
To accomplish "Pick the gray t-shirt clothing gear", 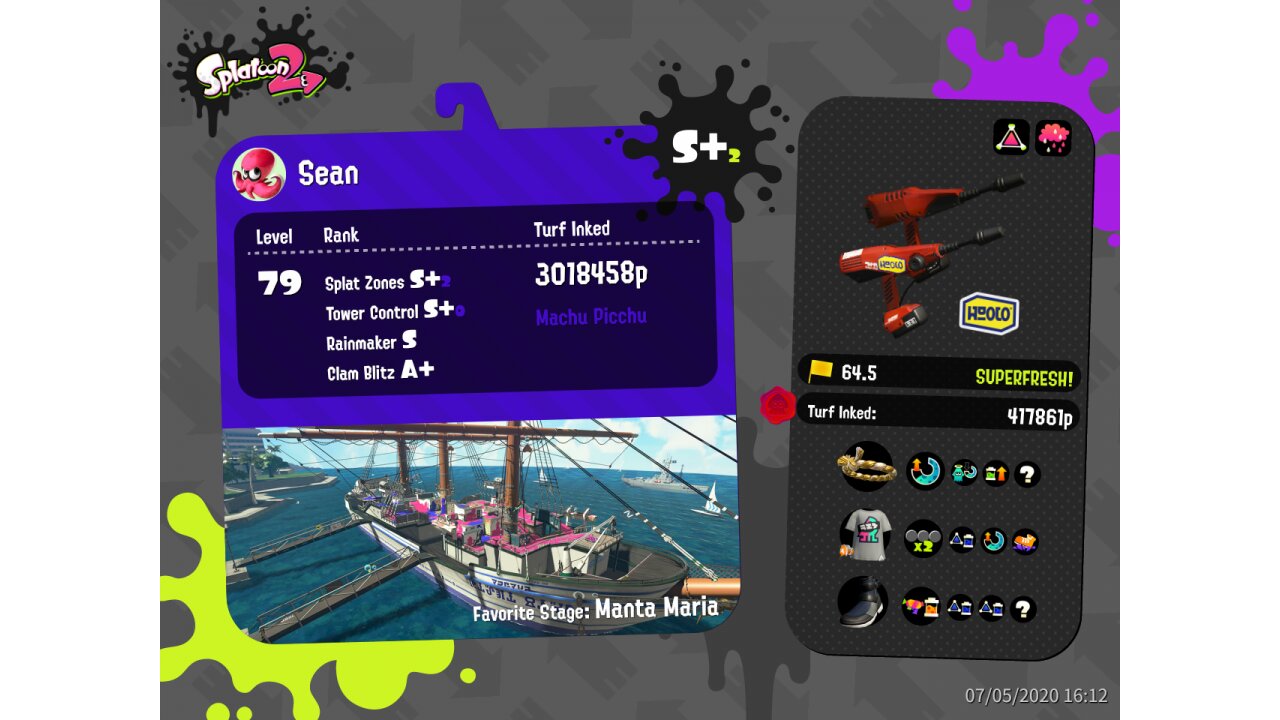I will point(866,536).
